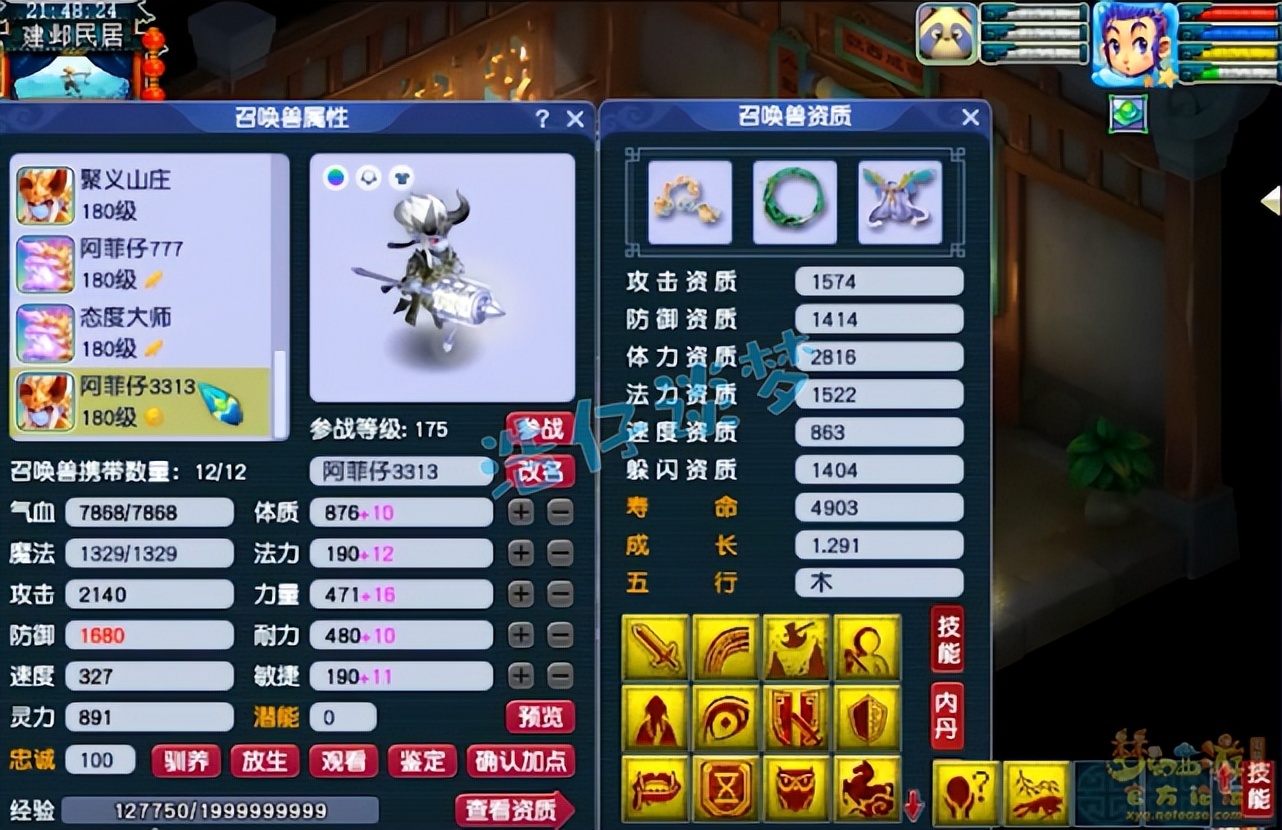Screen dimensions: 1282x830
Task: Select the flying horse skill icon
Action: pyautogui.click(x=866, y=788)
